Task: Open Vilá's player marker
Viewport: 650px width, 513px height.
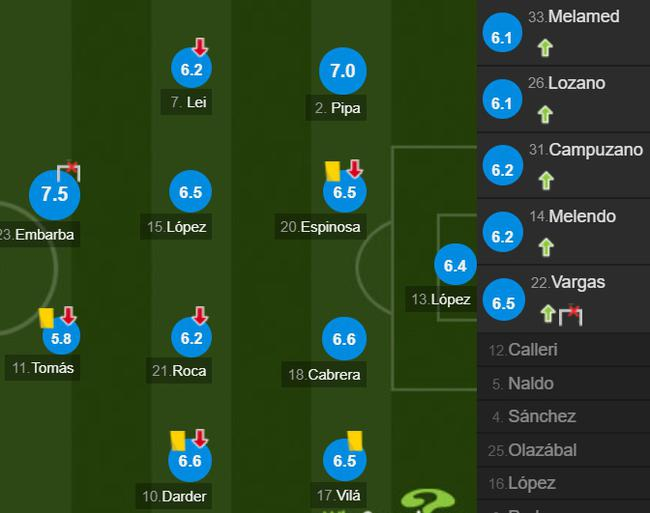Action: coord(343,461)
